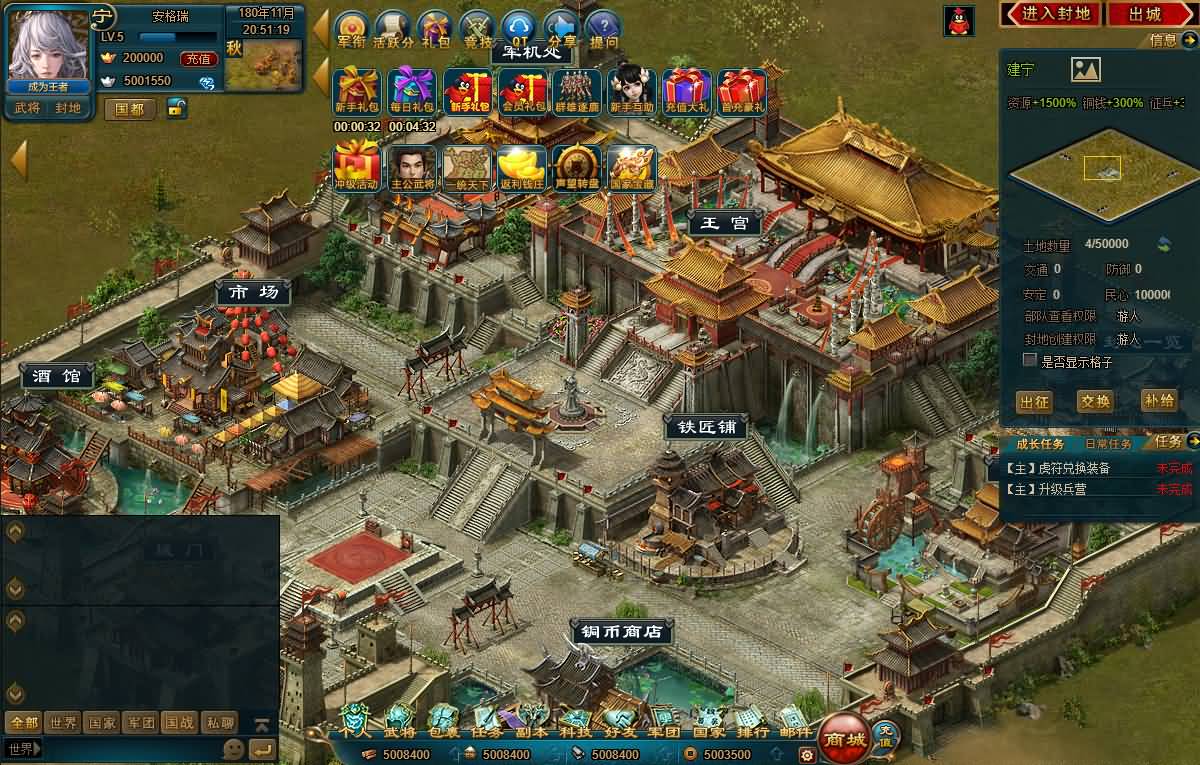This screenshot has width=1200, height=765.
Task: Click the 进入封地 button
Action: click(1050, 14)
